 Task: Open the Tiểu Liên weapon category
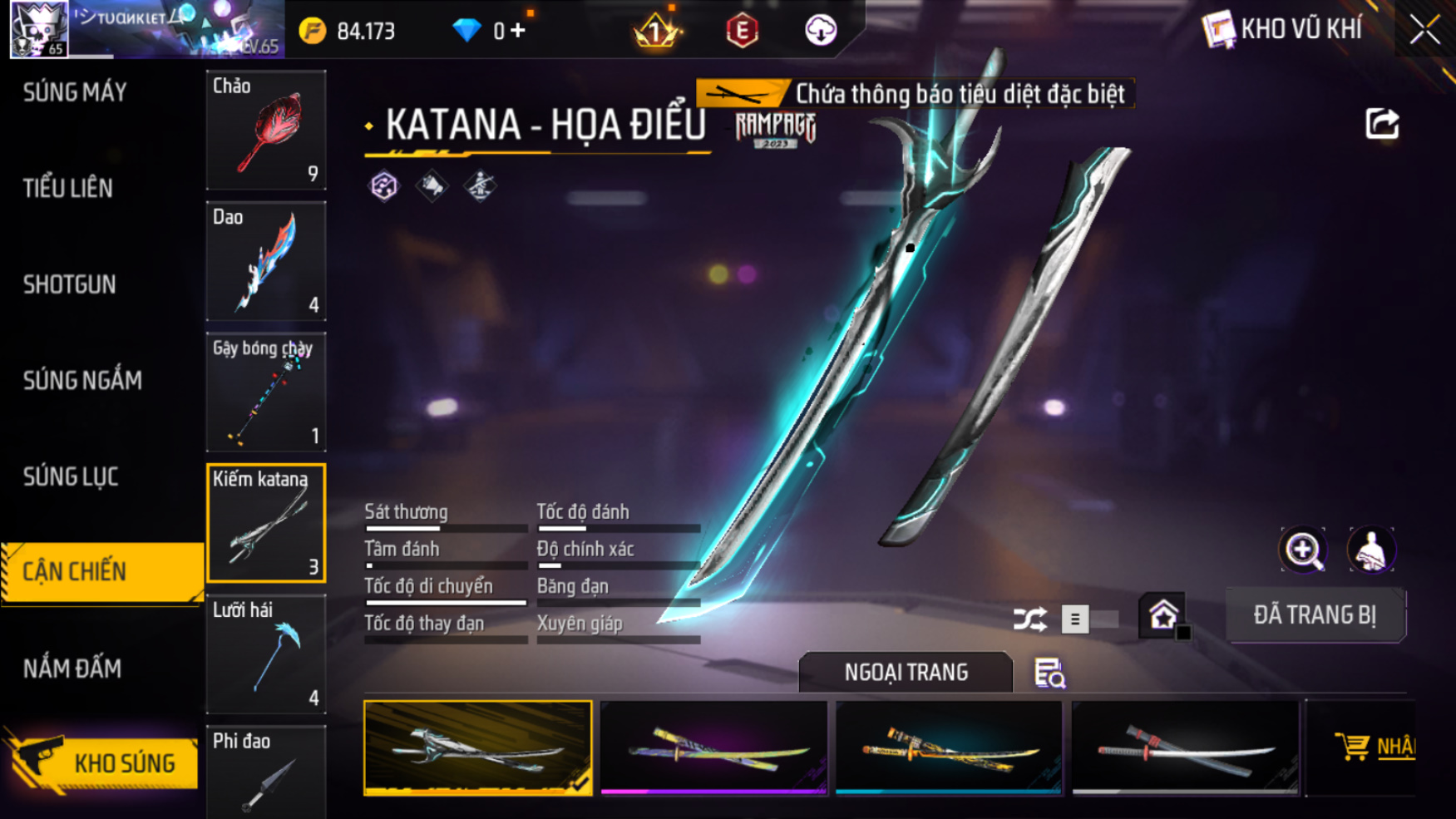[x=68, y=189]
